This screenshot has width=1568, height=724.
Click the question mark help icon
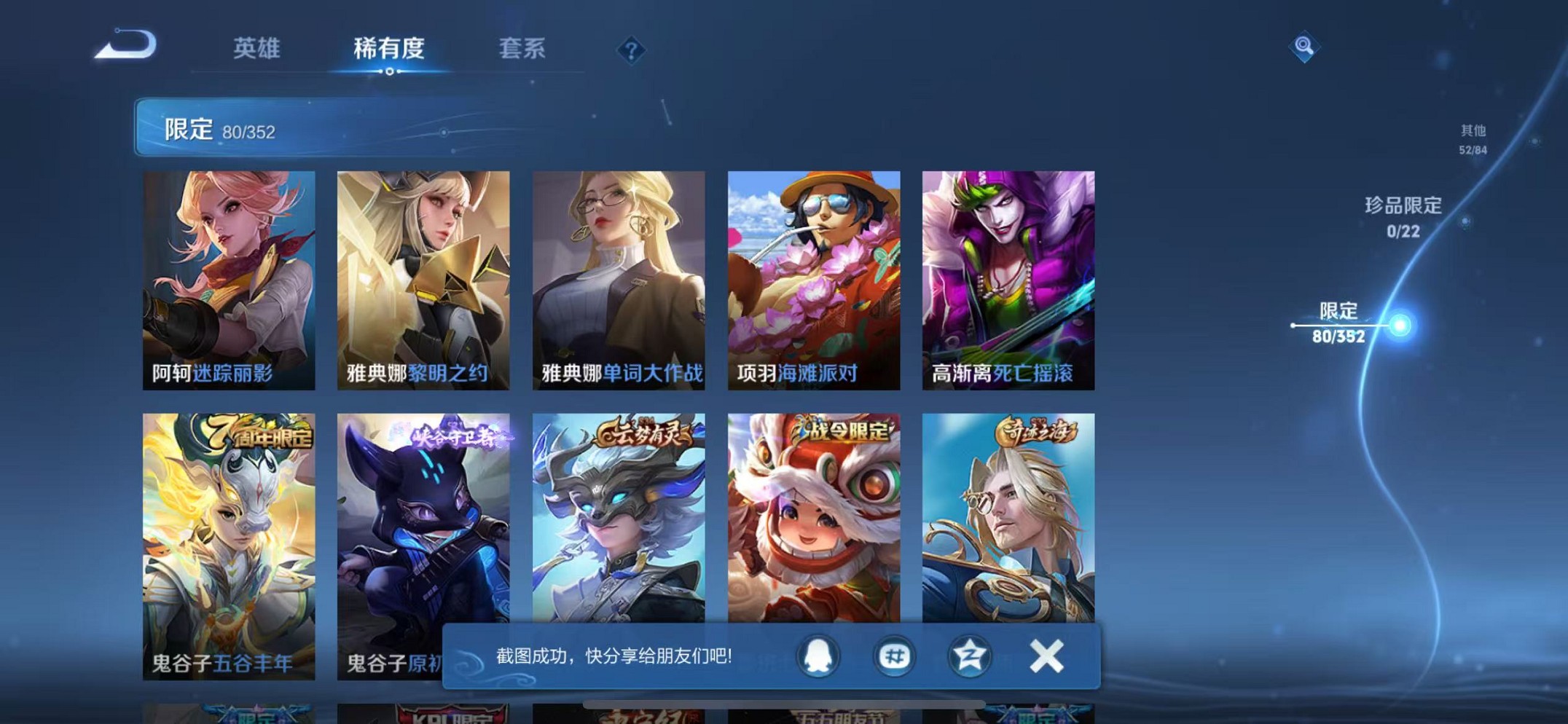click(631, 50)
